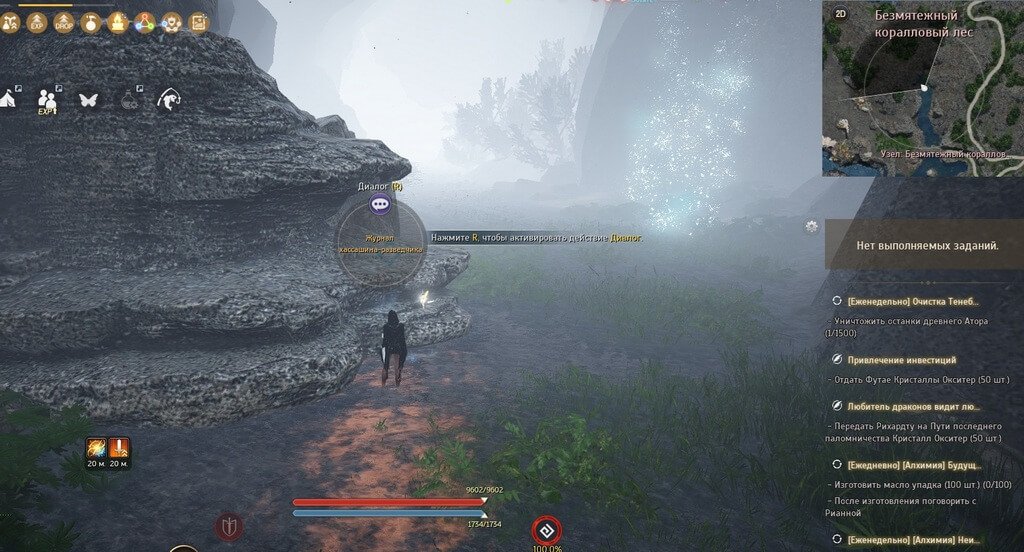Open quest tracker settings gear
Image resolution: width=1024 pixels, height=552 pixels.
pyautogui.click(x=811, y=227)
